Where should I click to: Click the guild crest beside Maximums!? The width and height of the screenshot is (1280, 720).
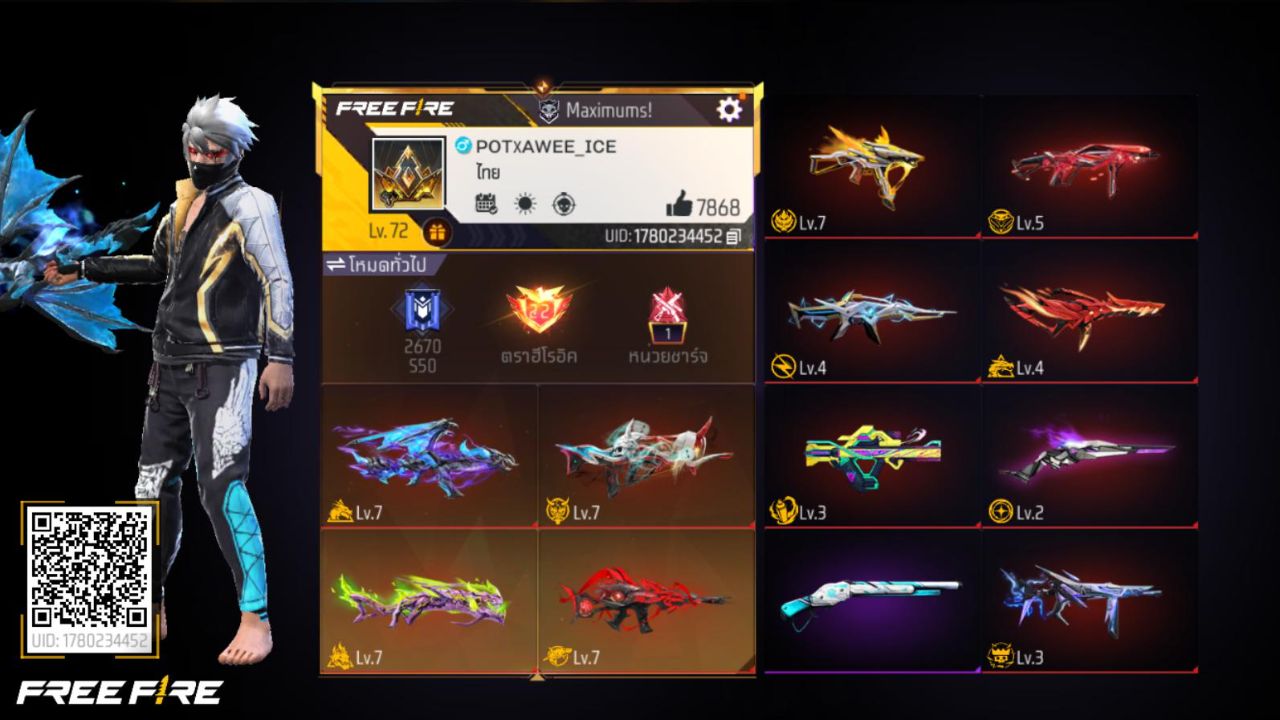(546, 112)
